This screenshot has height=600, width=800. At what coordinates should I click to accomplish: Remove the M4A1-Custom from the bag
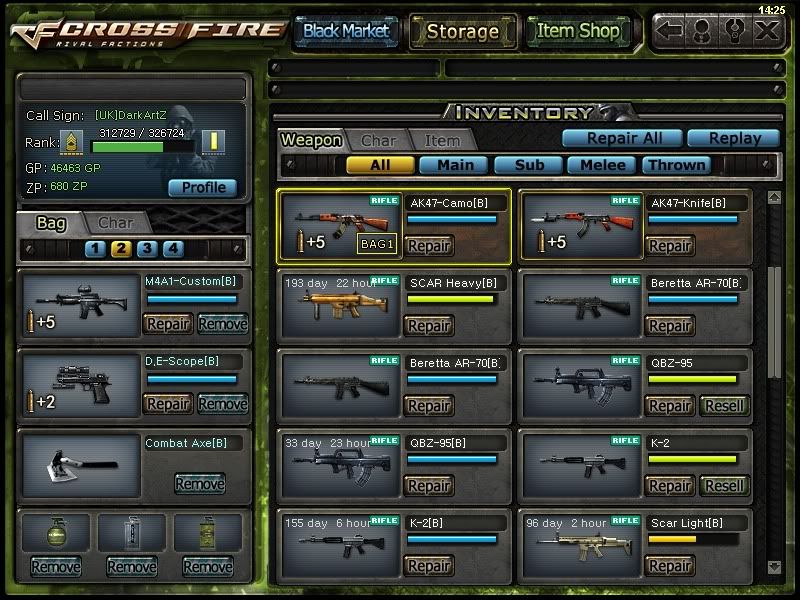[222, 323]
